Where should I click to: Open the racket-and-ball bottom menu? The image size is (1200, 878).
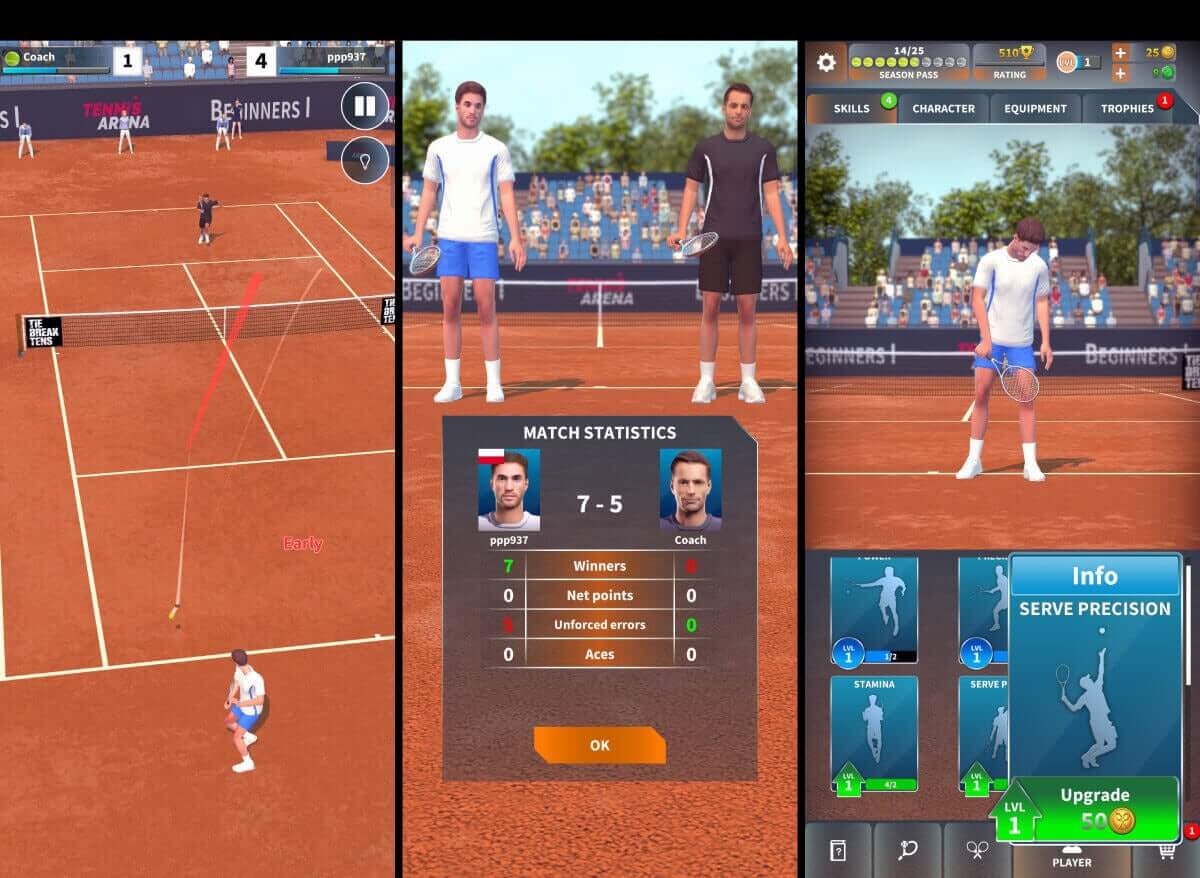(907, 850)
